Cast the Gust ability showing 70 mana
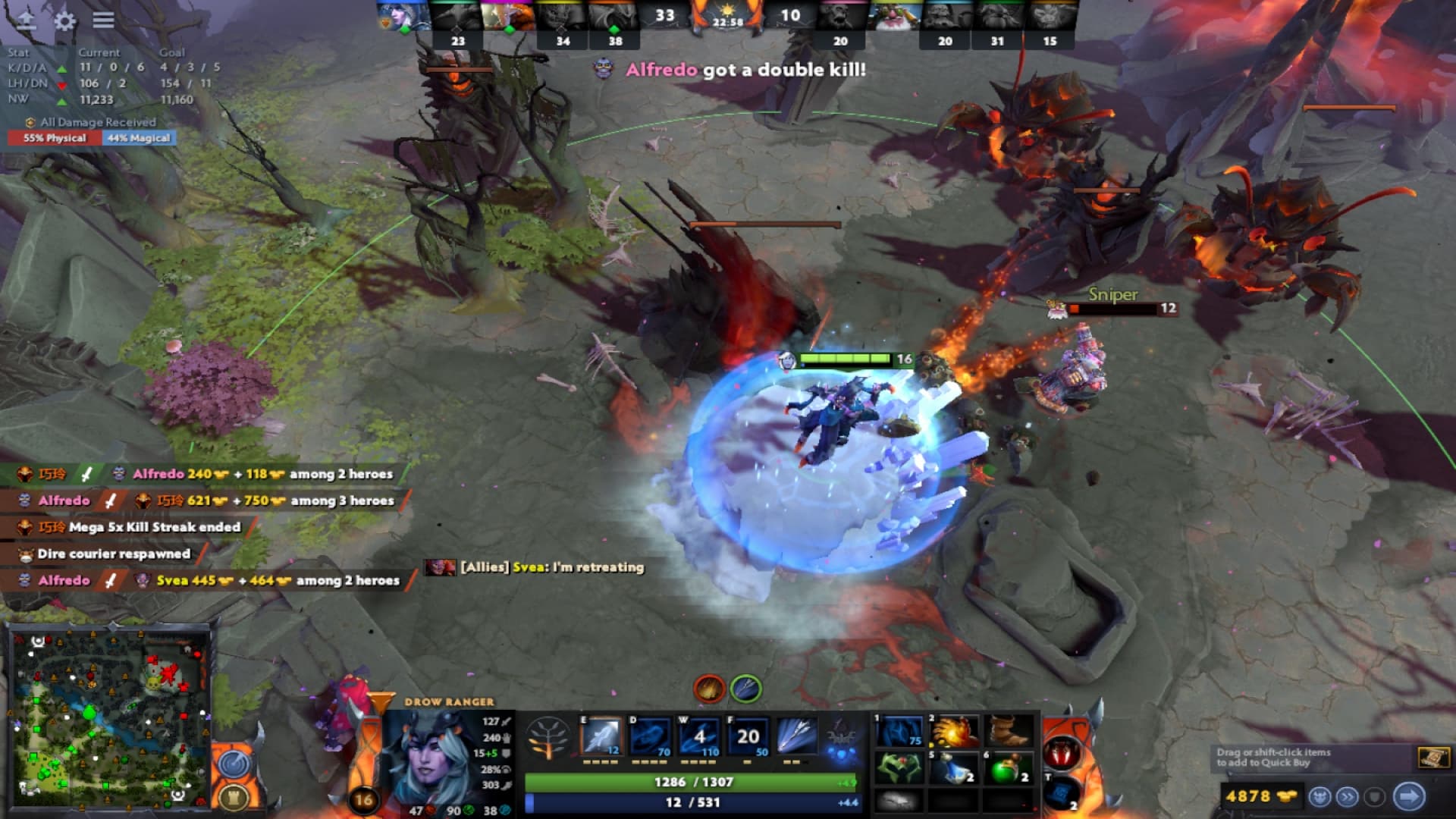This screenshot has height=819, width=1456. [x=650, y=736]
